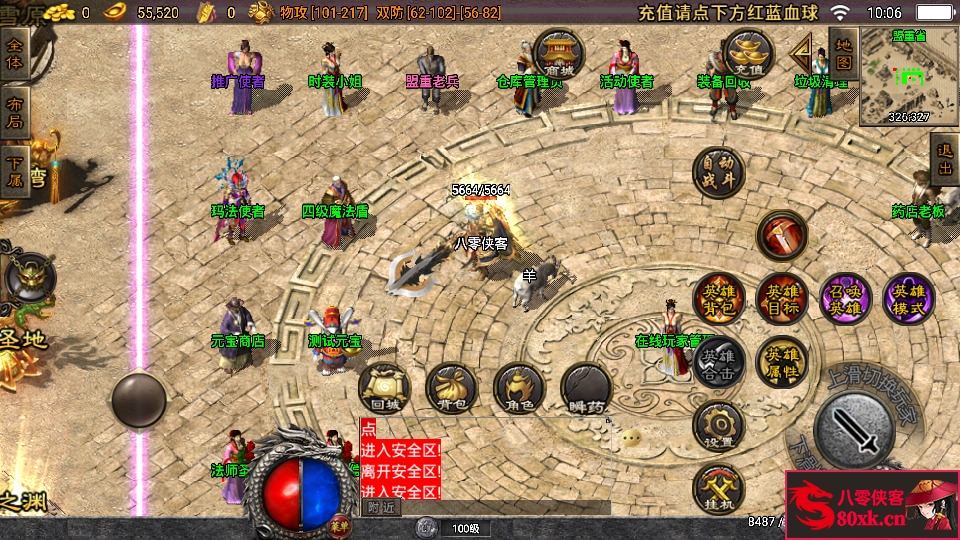The height and width of the screenshot is (540, 960).
Task: Select the 英雄目标 hero target button
Action: pos(782,298)
